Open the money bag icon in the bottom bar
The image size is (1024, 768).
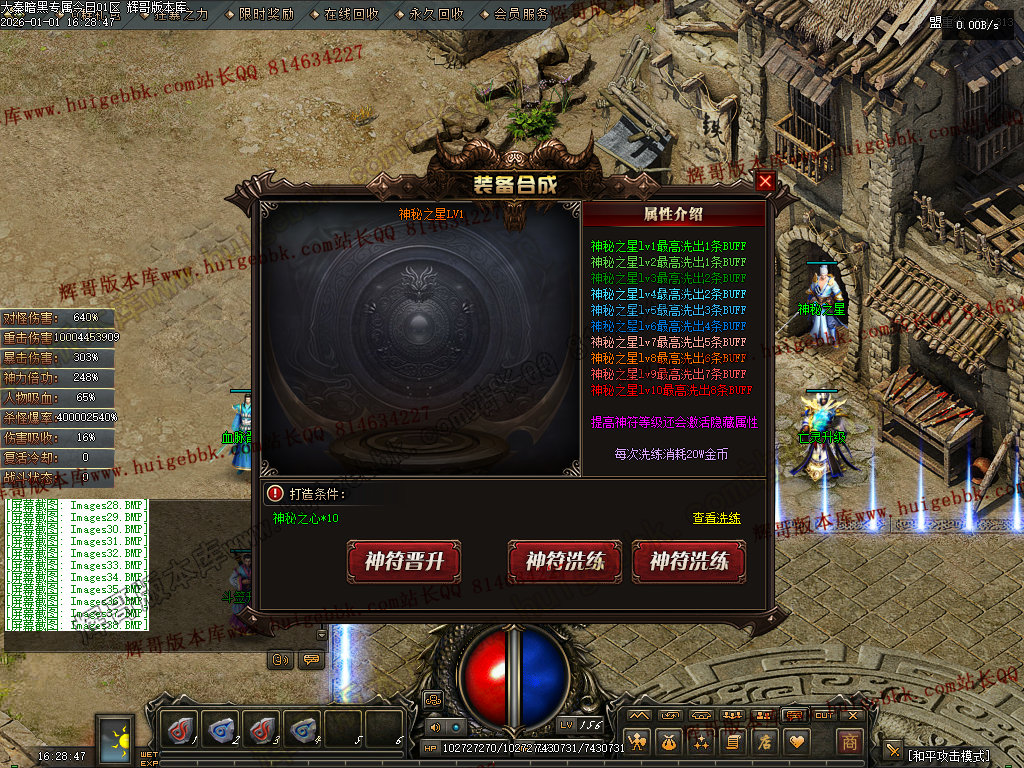pos(668,742)
